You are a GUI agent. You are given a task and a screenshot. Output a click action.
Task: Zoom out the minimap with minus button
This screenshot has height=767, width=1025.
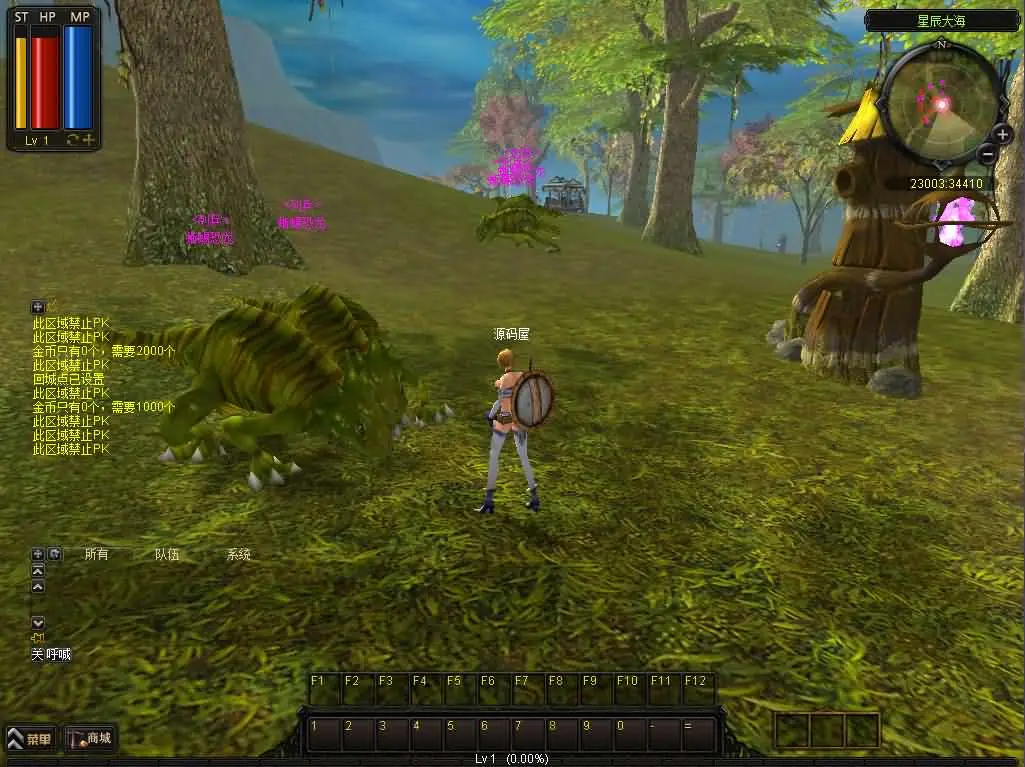987,154
